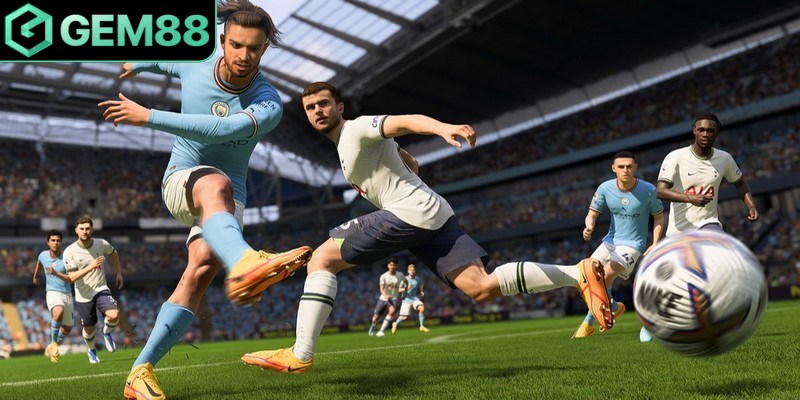This screenshot has width=800, height=400.
Task: Click the GEM88 logo banner
Action: [x=107, y=30]
